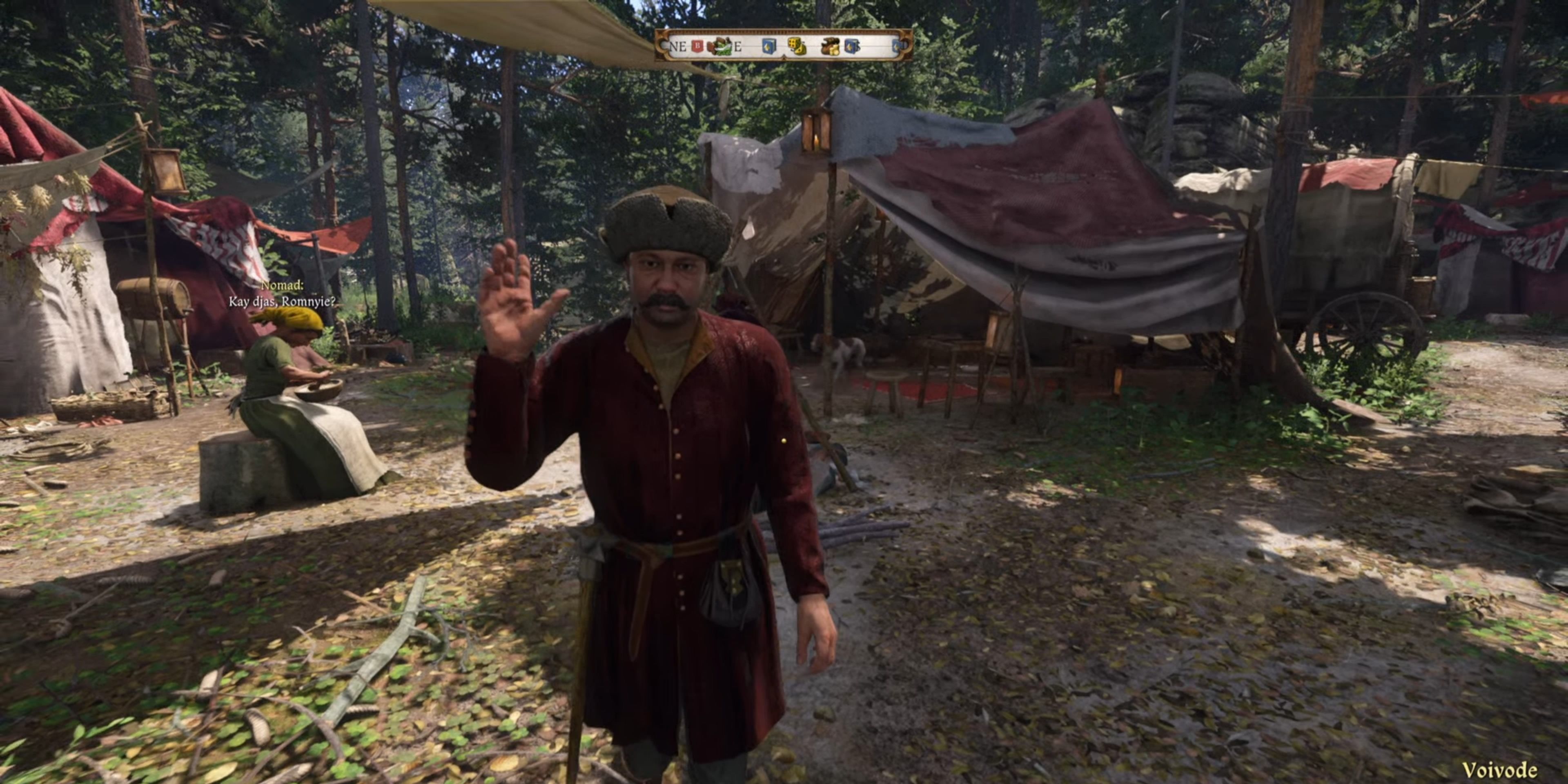Select the red B quest marker on compass
Screen dimensions: 1568x784
[697, 46]
